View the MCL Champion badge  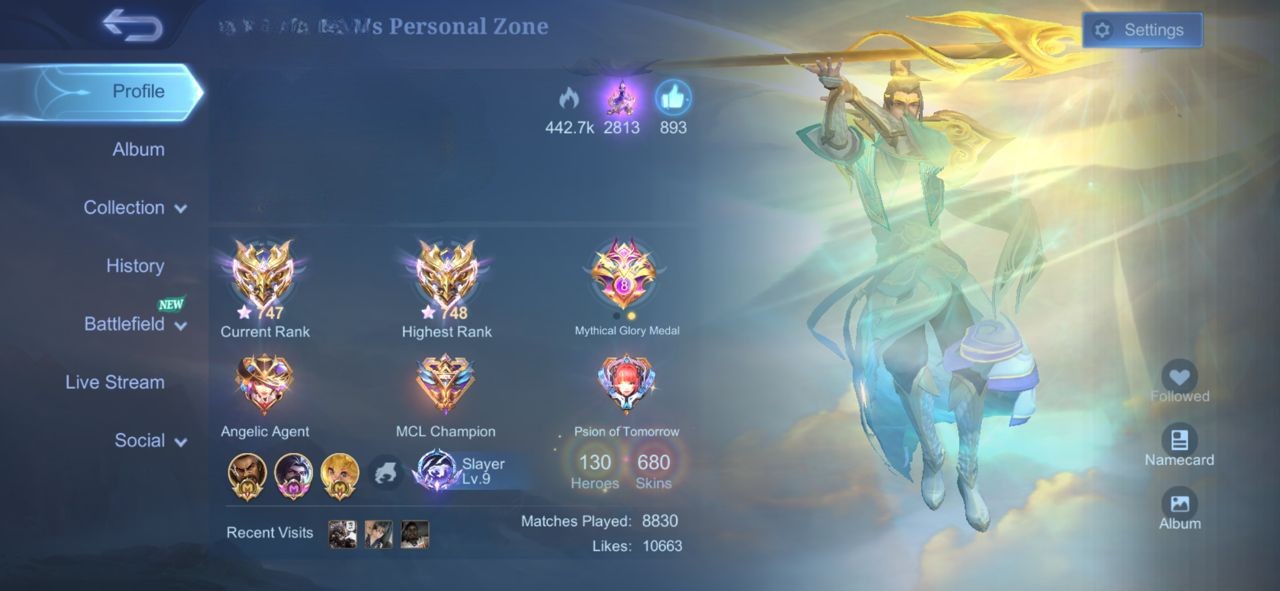(x=445, y=385)
